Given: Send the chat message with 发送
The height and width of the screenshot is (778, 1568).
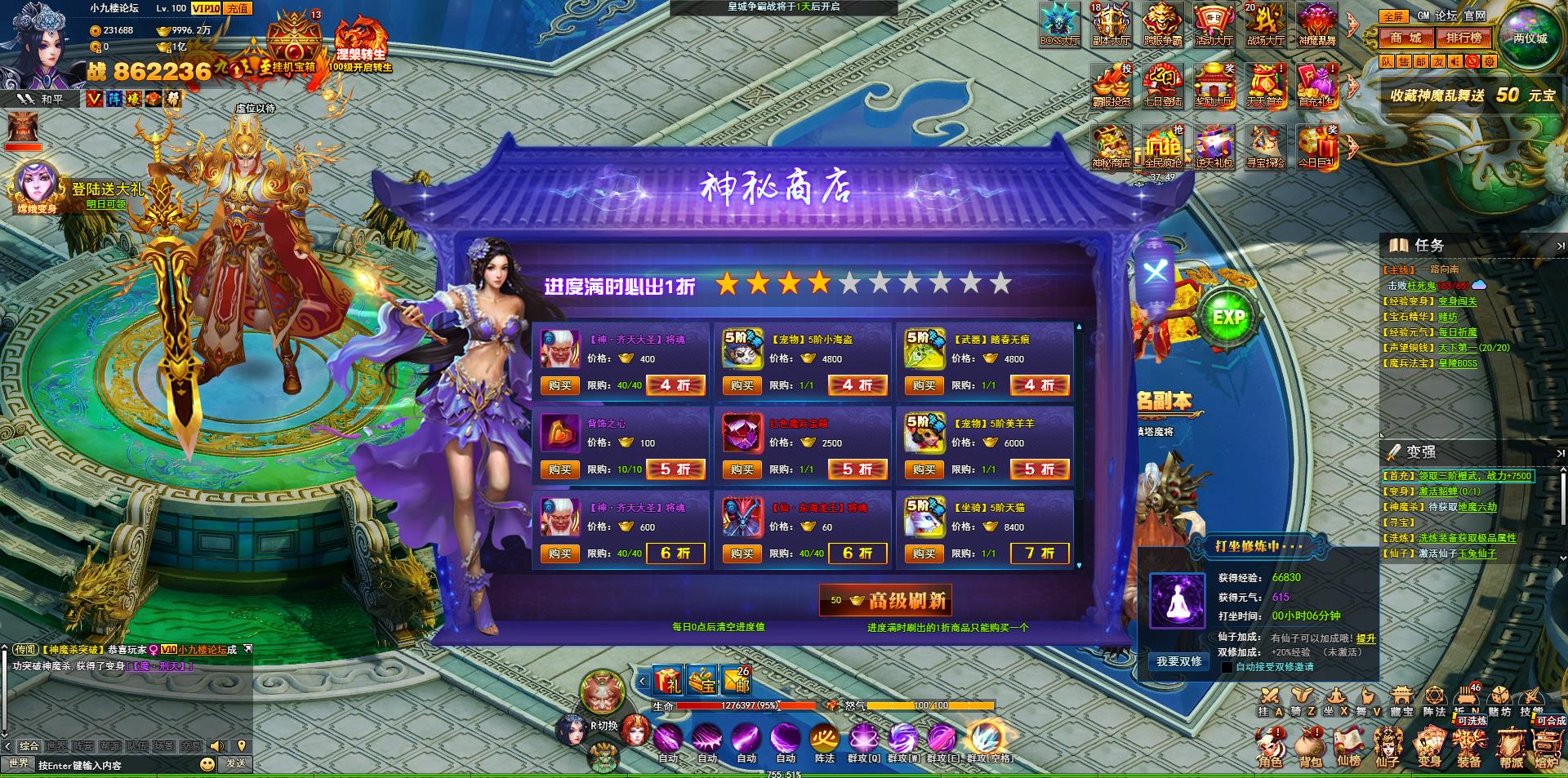Looking at the screenshot, I should click(x=236, y=763).
